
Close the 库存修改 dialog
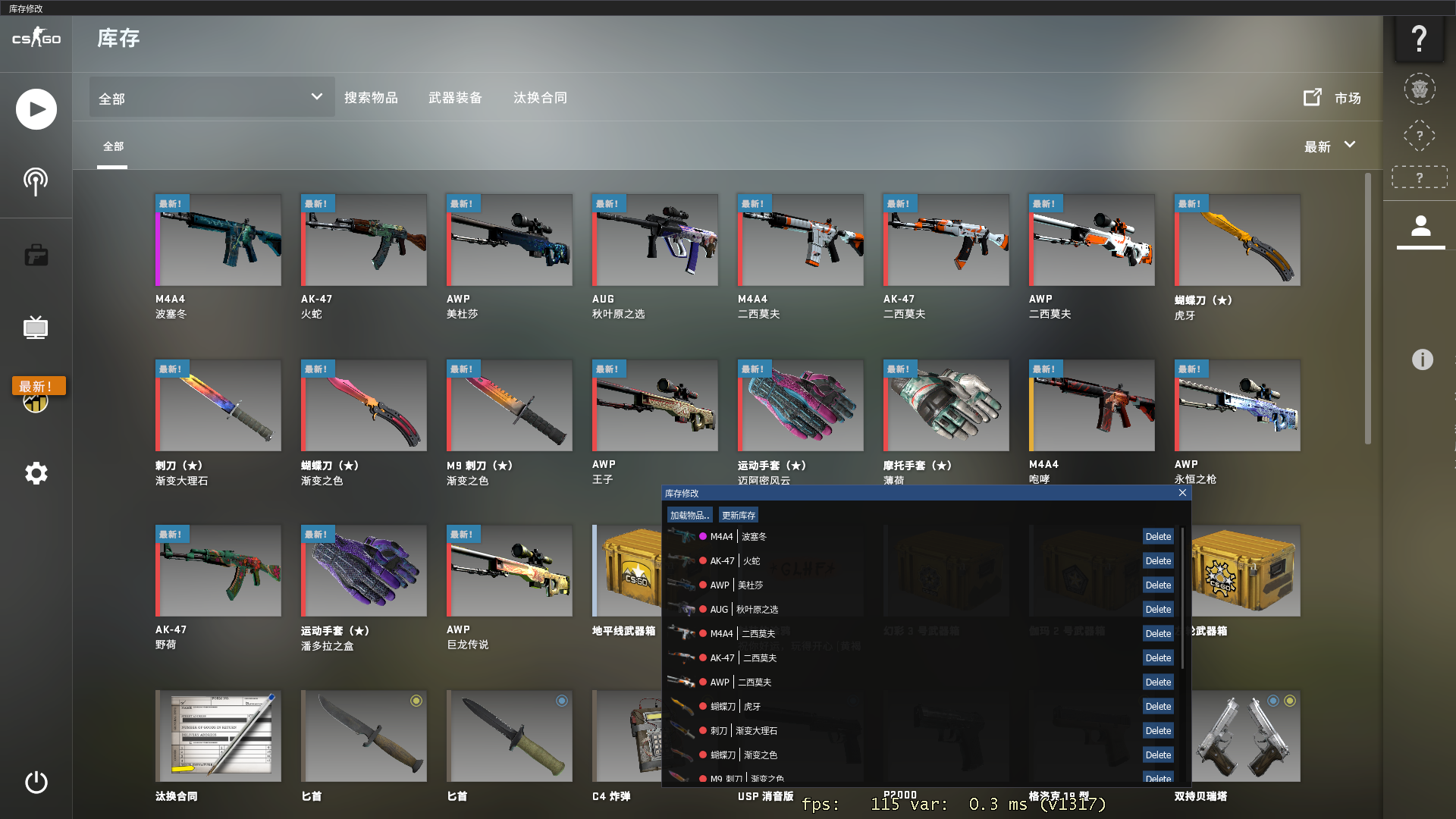[1182, 493]
